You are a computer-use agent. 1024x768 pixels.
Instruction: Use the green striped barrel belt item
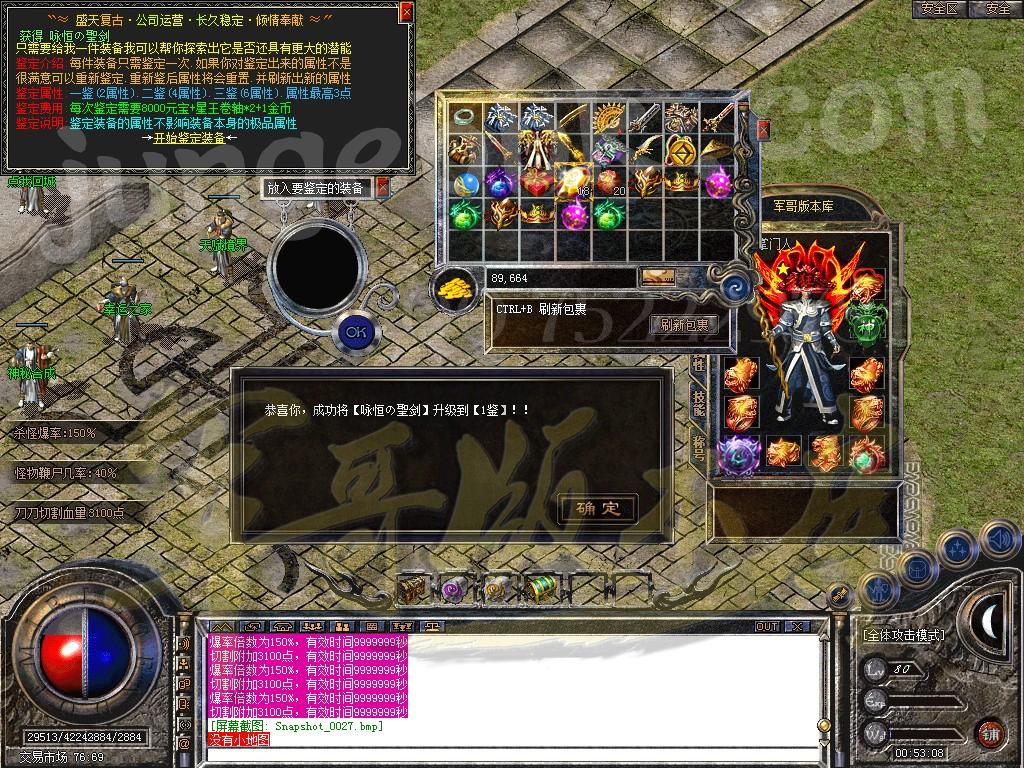[541, 590]
